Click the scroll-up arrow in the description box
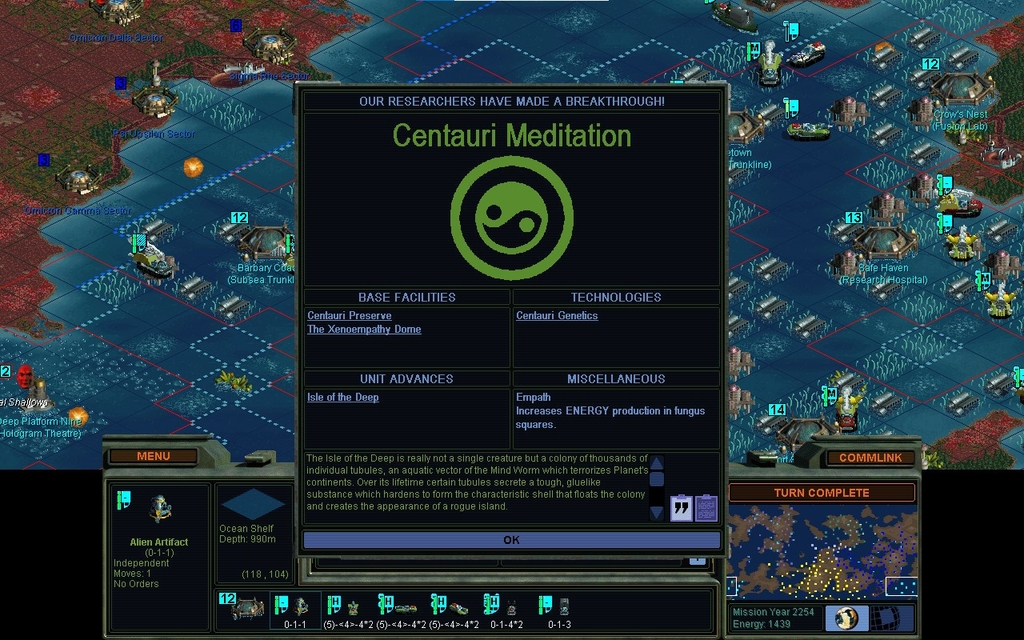 click(657, 463)
